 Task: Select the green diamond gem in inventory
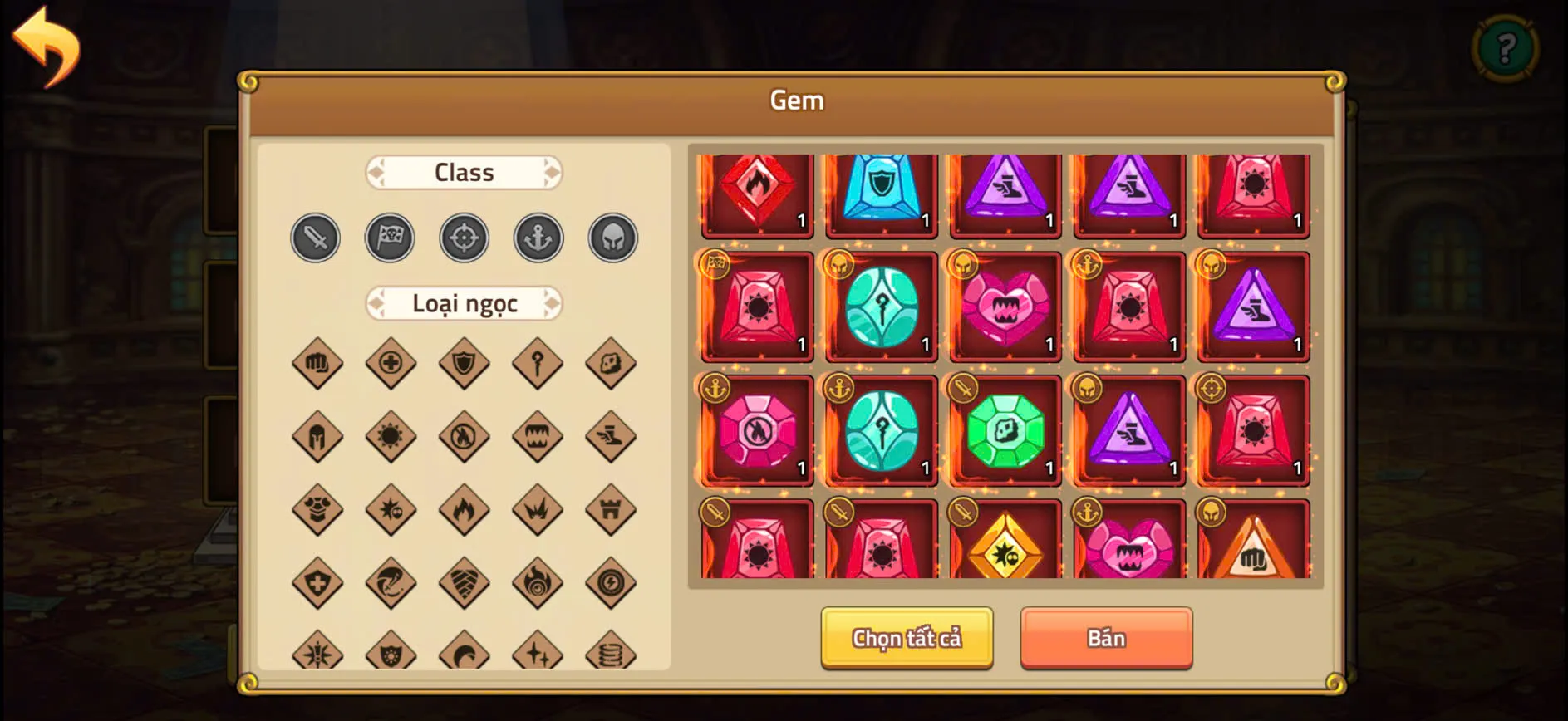point(1005,431)
